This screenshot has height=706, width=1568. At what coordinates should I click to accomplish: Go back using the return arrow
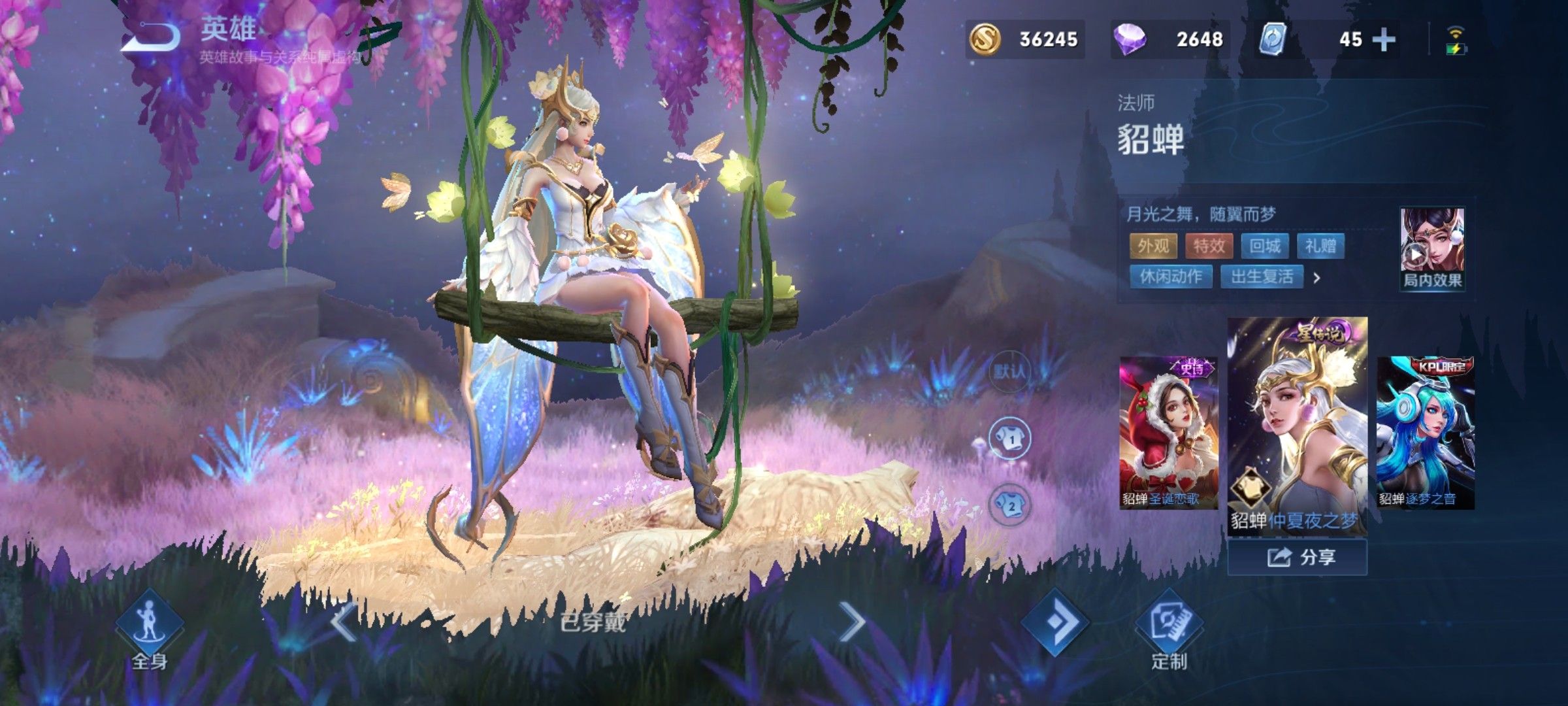pos(152,37)
